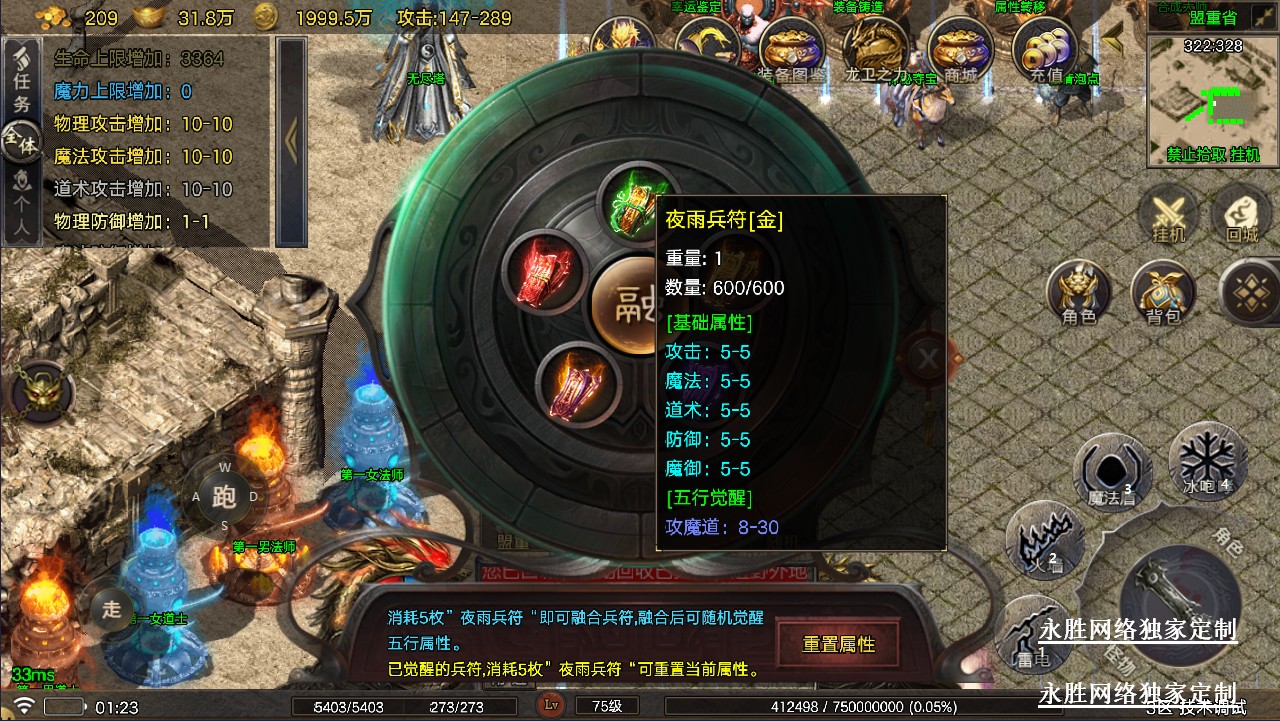
Task: Select the red talisman slot on the wheel
Action: (543, 271)
